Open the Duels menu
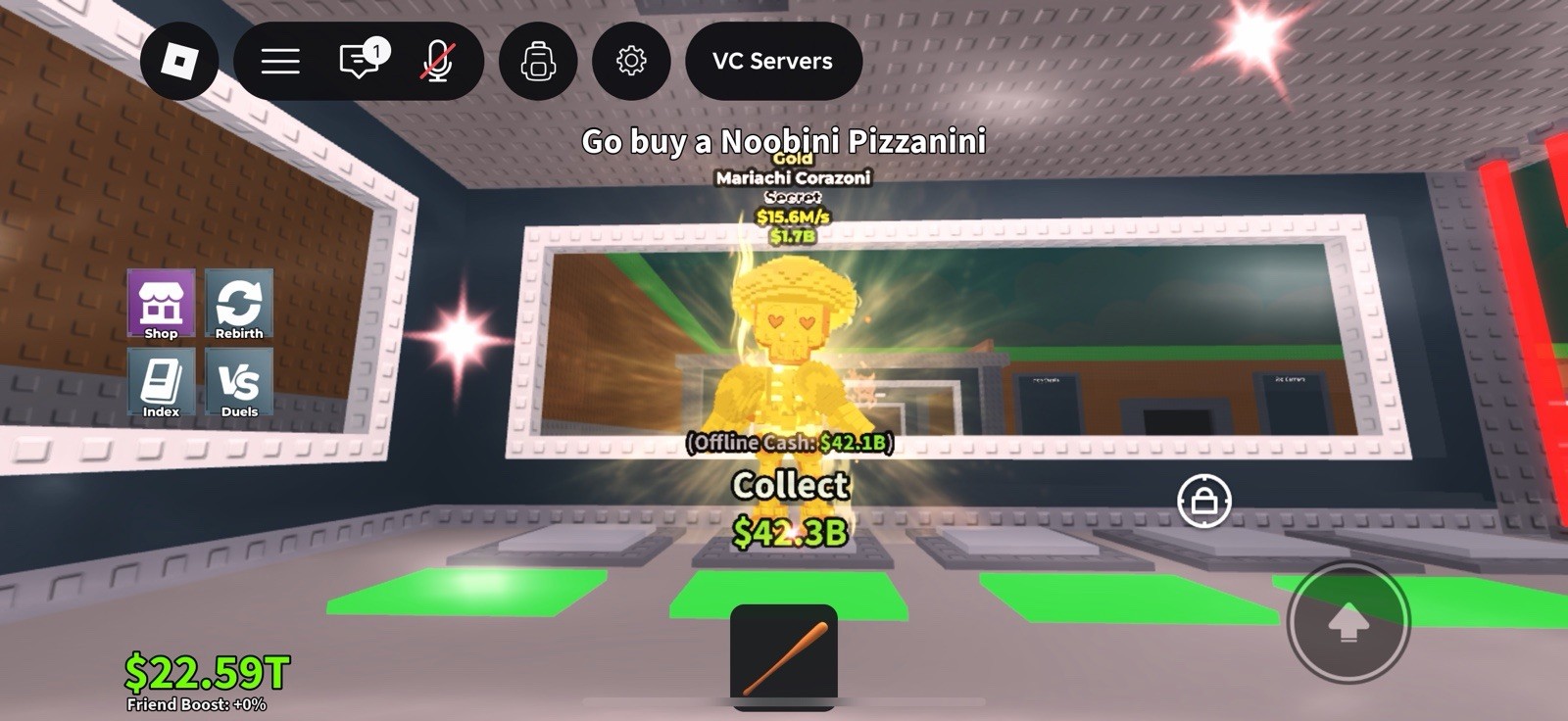Screen dimensions: 1568x721 239,384
